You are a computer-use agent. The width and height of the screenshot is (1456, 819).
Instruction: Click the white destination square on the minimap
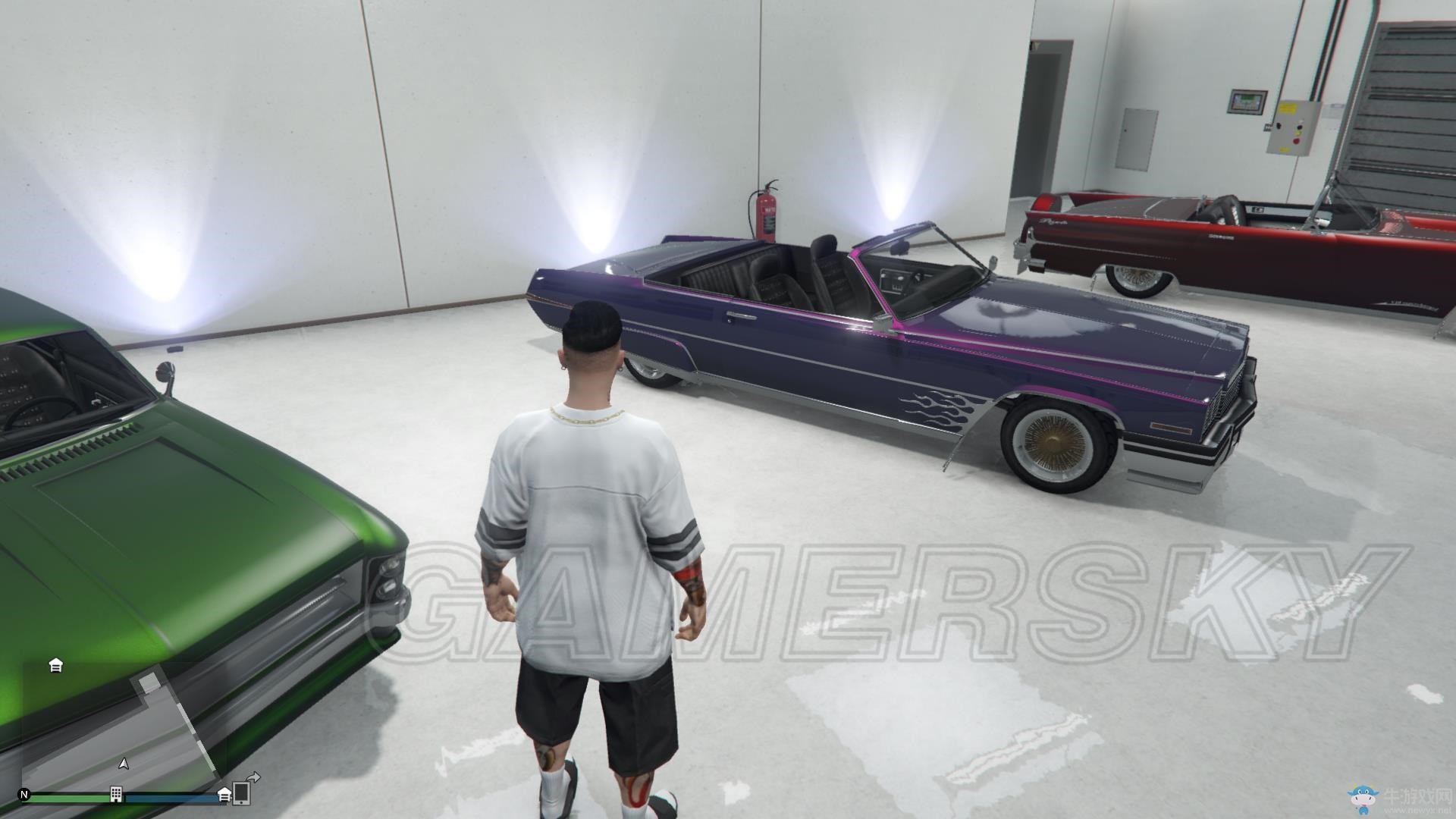149,683
